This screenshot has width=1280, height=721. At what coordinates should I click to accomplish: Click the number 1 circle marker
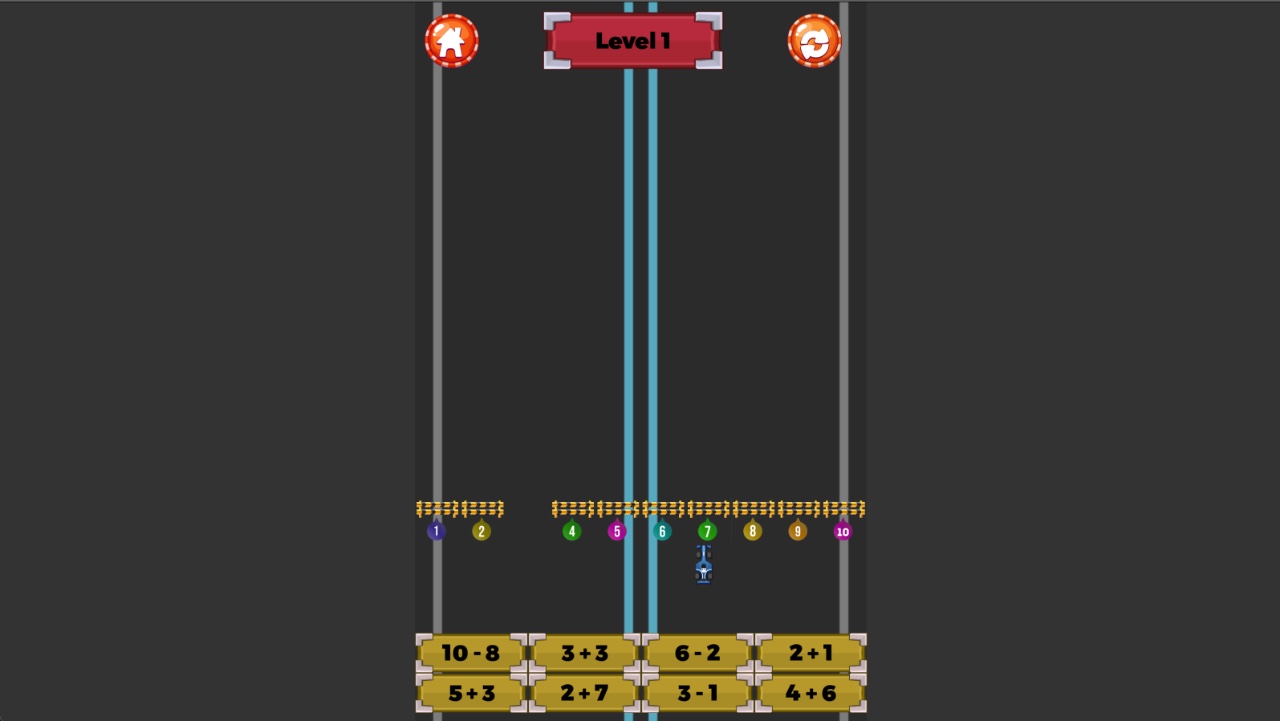tap(436, 531)
